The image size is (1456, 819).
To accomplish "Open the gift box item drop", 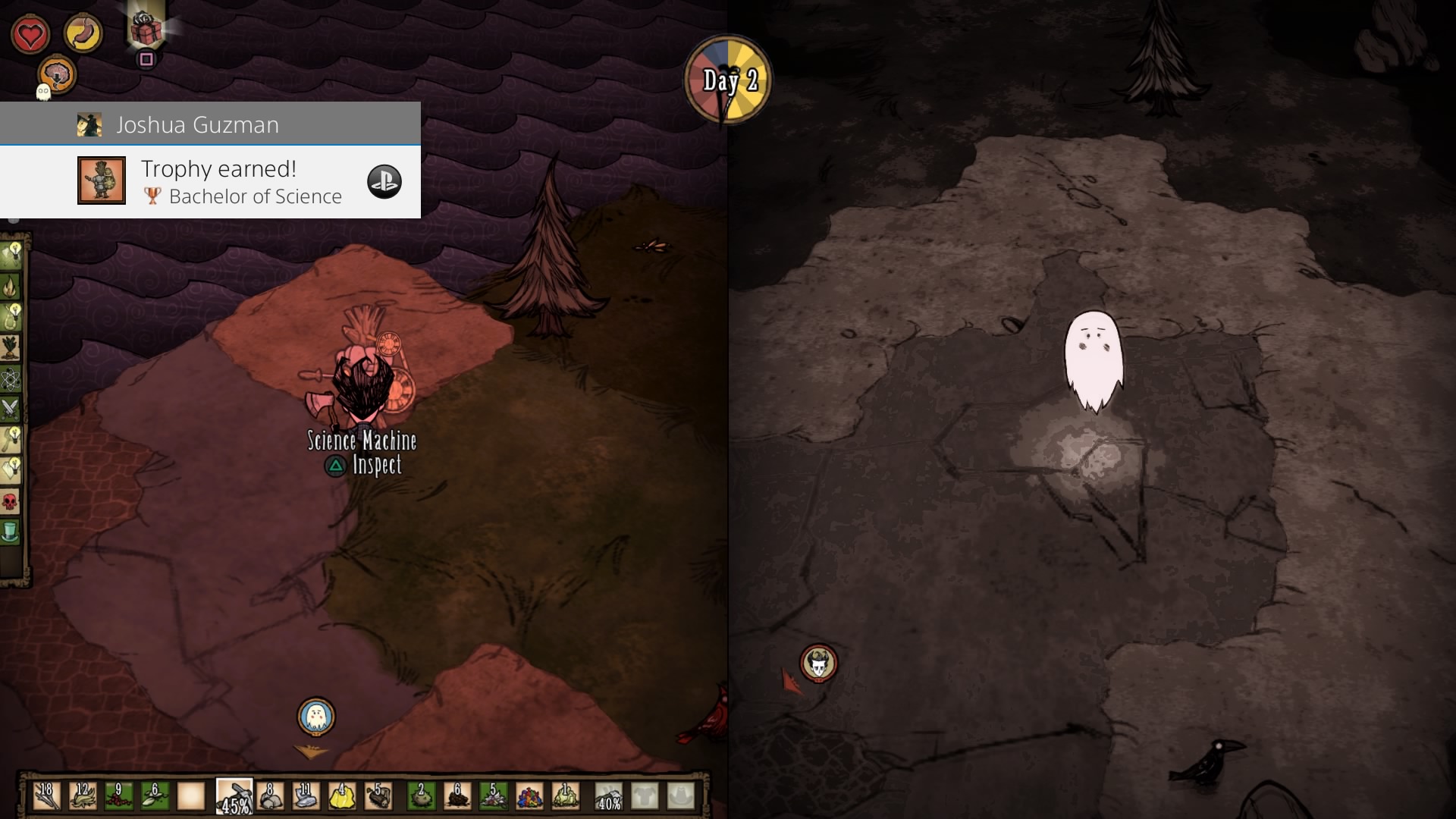I will (x=146, y=30).
